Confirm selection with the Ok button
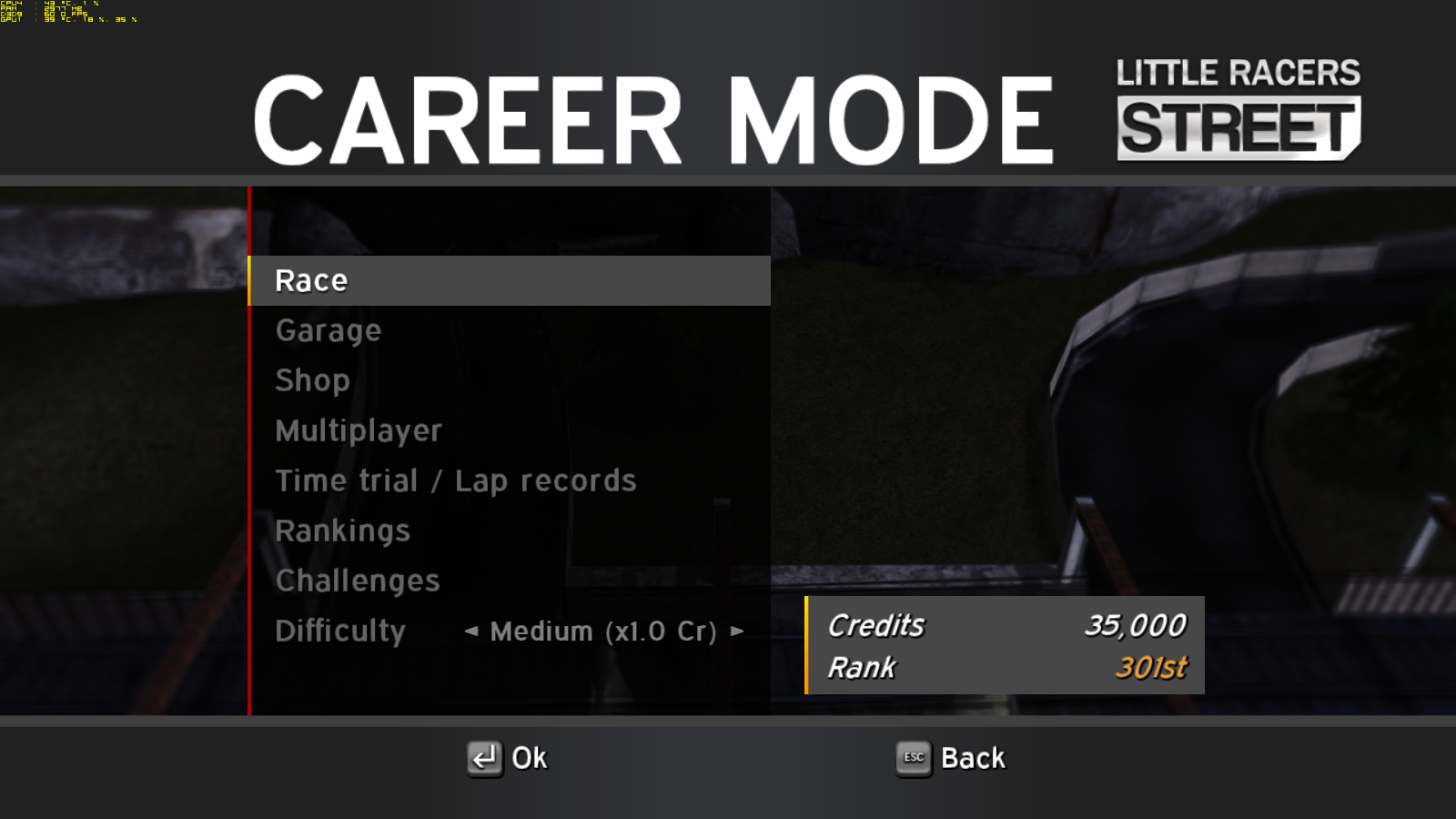The width and height of the screenshot is (1456, 819). click(x=508, y=758)
